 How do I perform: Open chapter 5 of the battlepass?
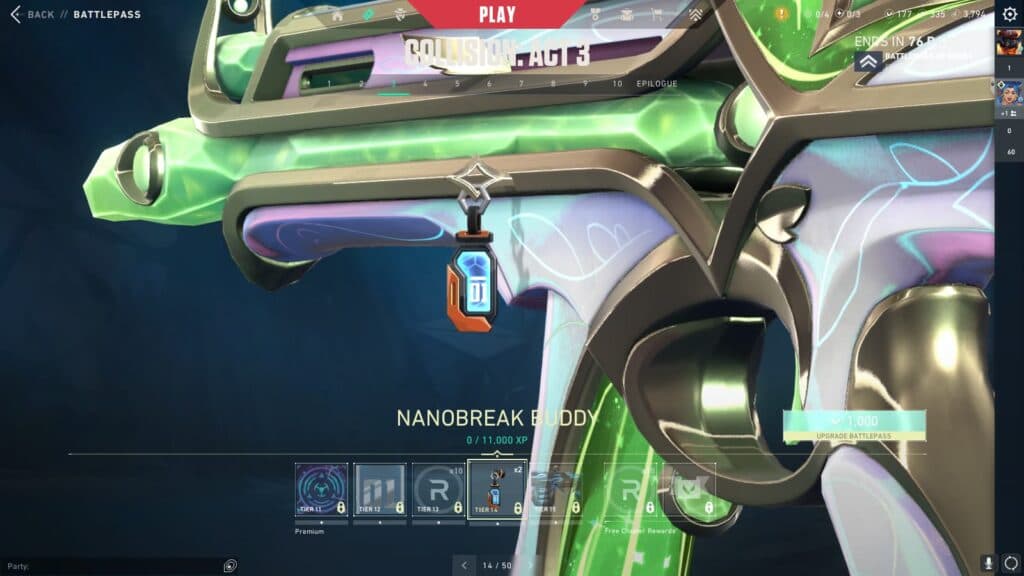click(x=457, y=84)
